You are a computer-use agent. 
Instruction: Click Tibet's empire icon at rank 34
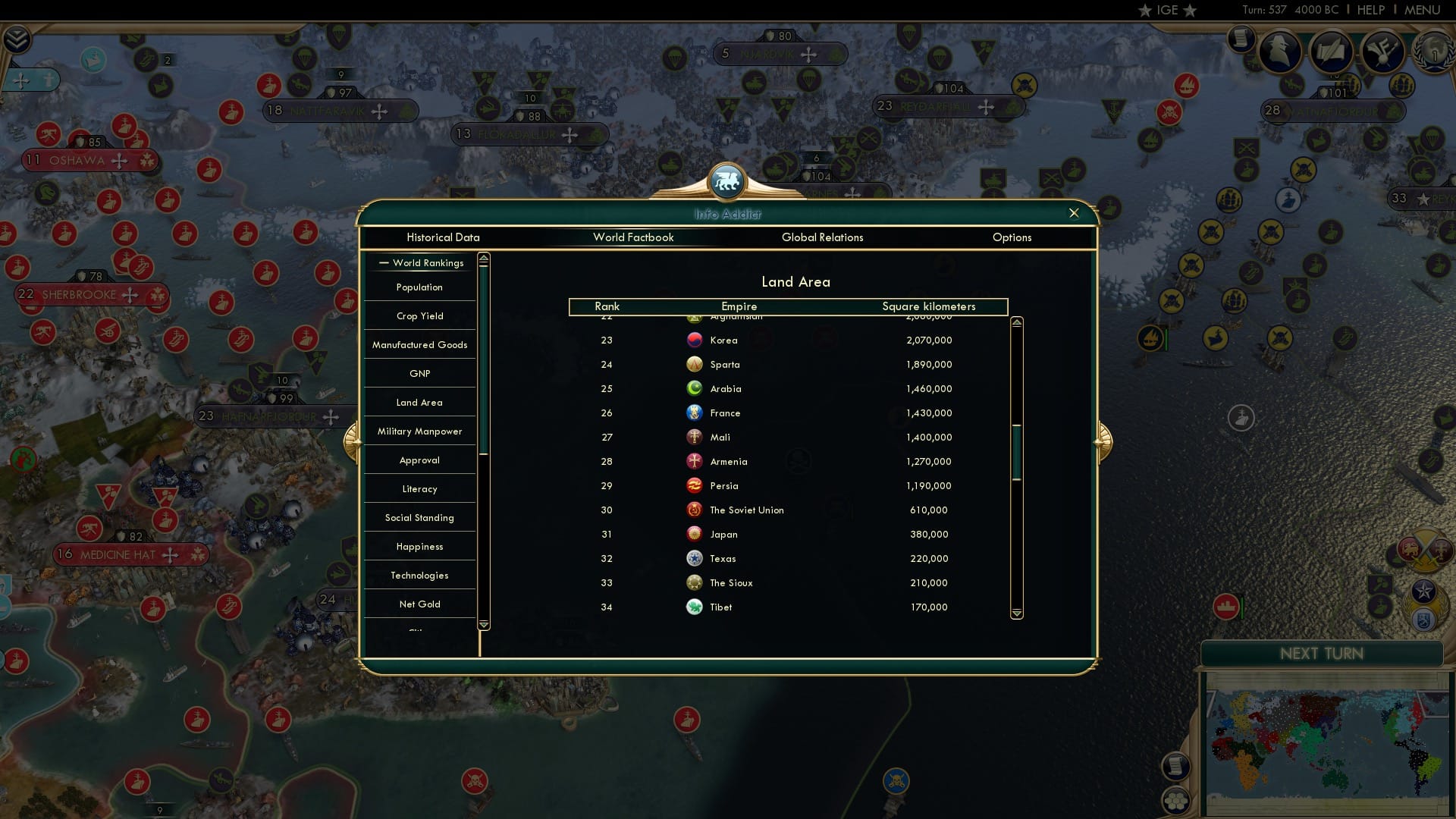click(x=695, y=607)
